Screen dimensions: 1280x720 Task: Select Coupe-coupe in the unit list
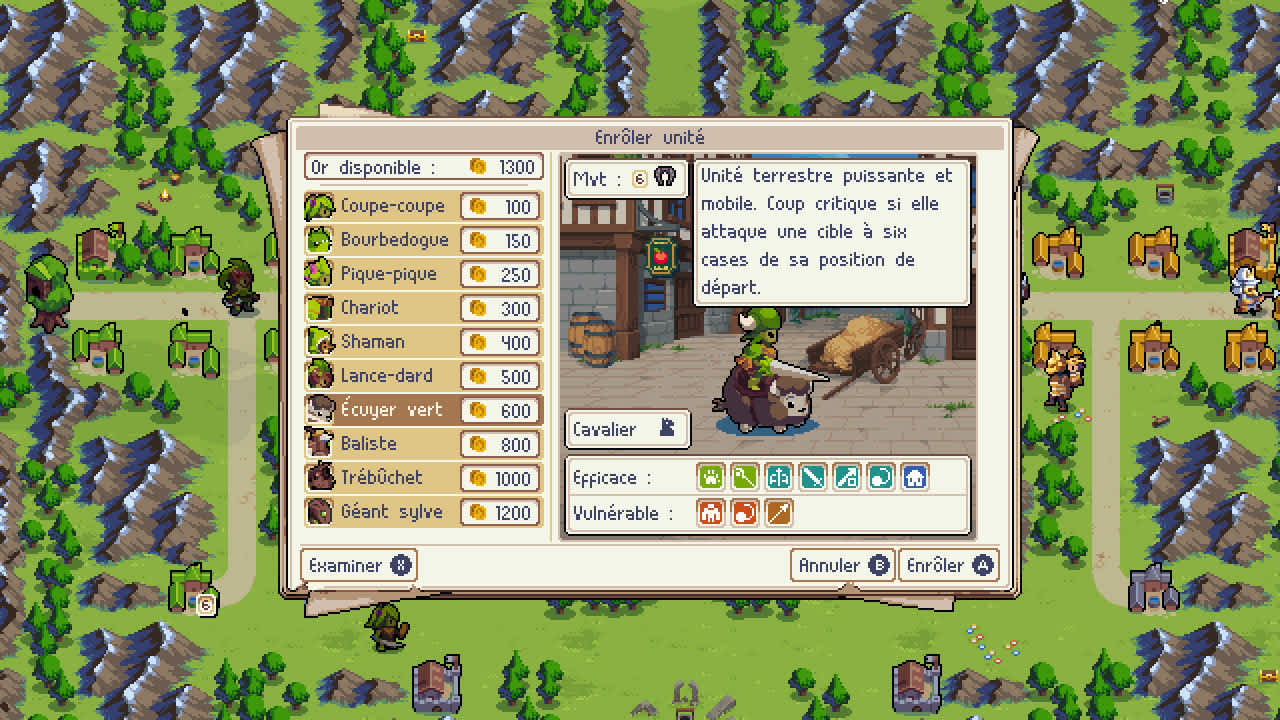click(x=390, y=206)
